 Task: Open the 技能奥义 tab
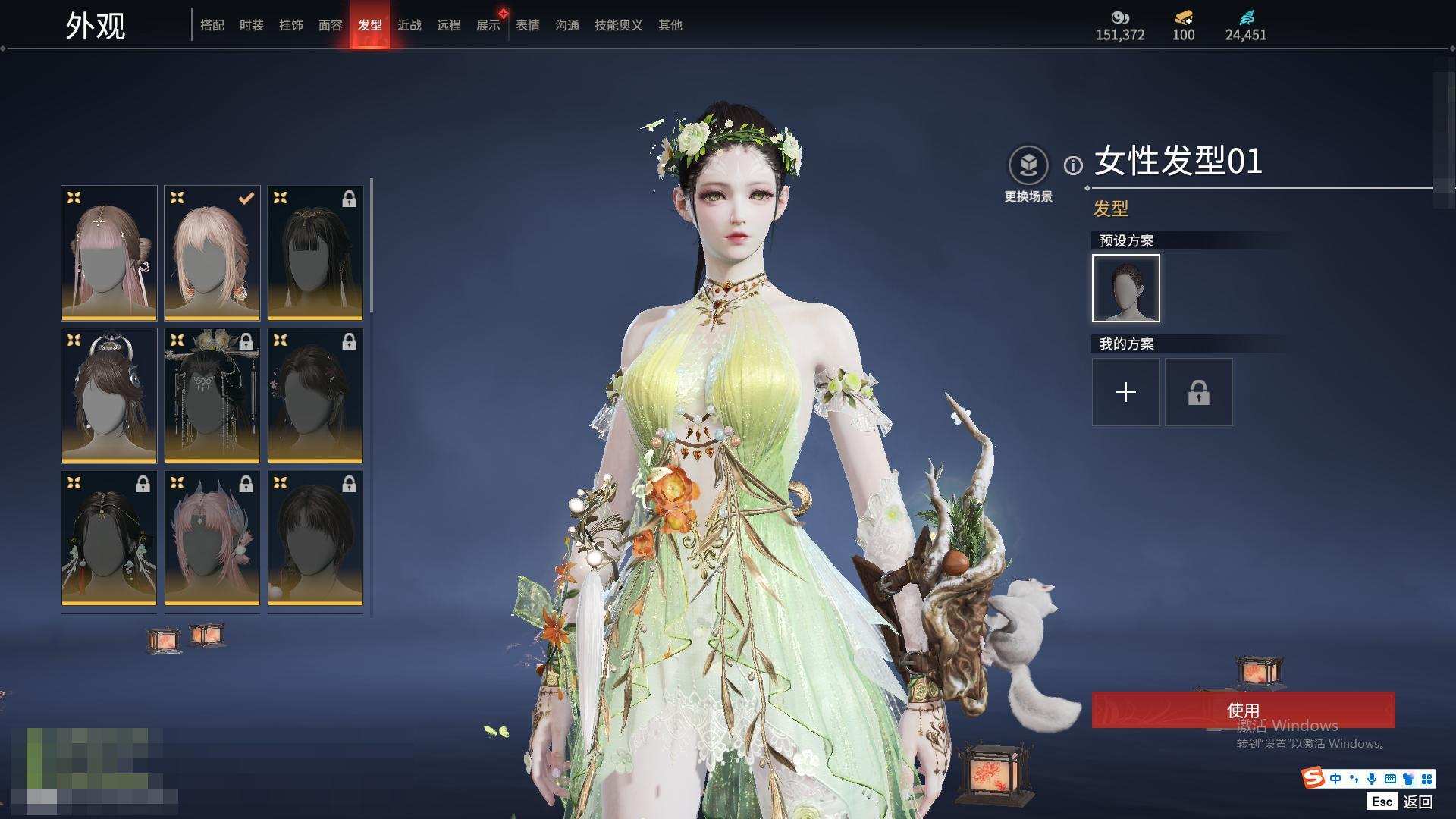[618, 25]
